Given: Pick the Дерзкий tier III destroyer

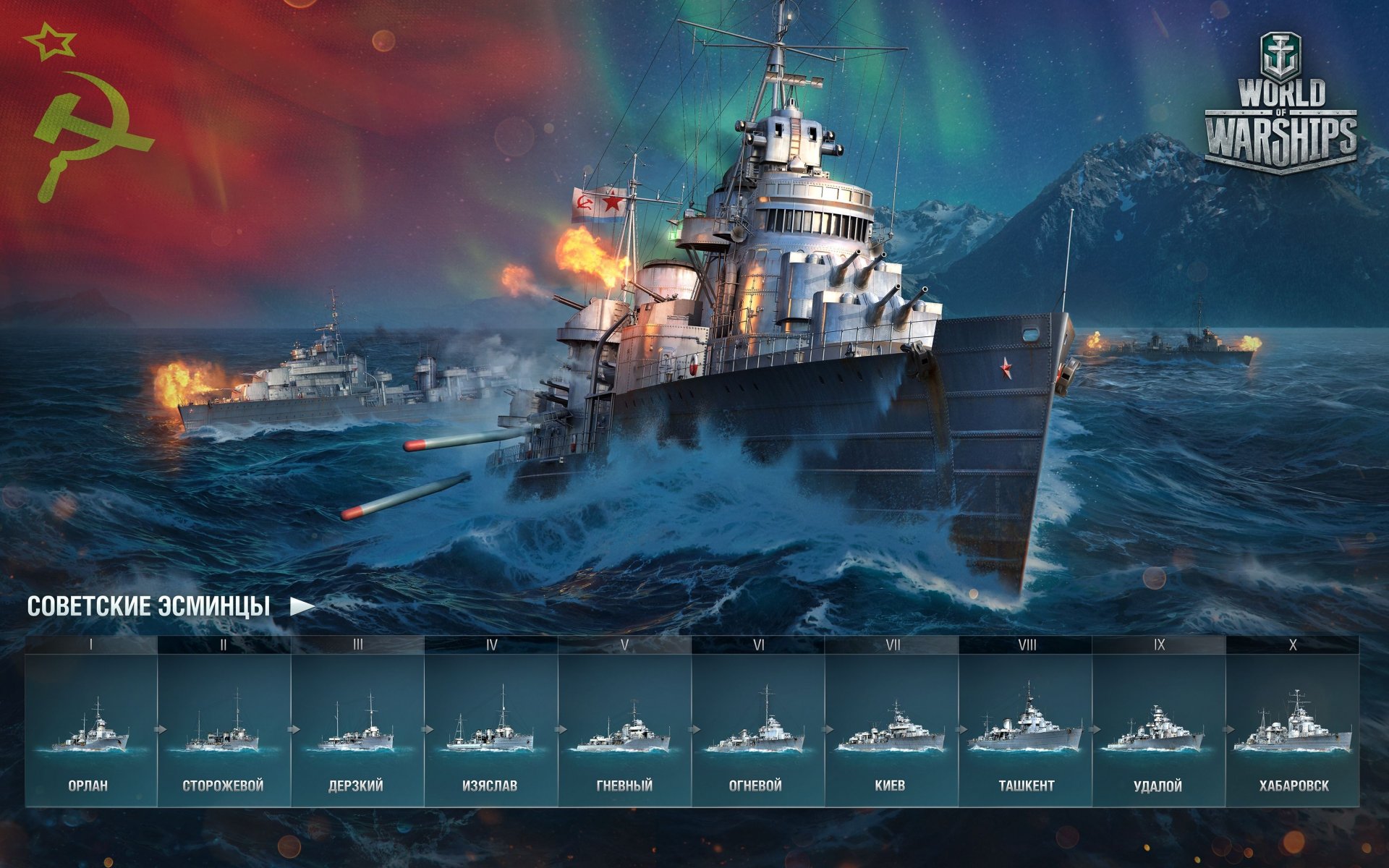Looking at the screenshot, I should pyautogui.click(x=357, y=731).
